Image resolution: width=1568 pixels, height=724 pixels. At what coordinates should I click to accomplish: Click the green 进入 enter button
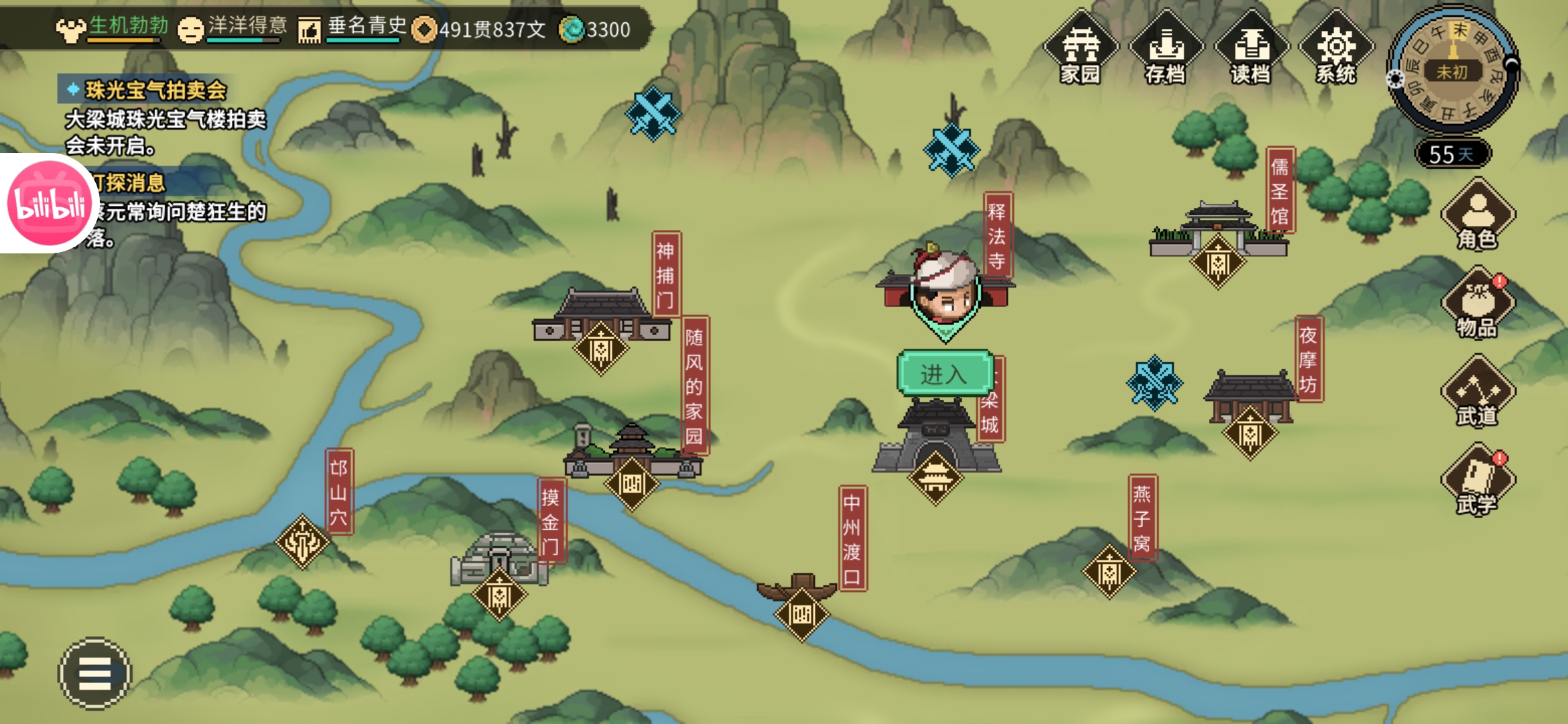coord(943,373)
